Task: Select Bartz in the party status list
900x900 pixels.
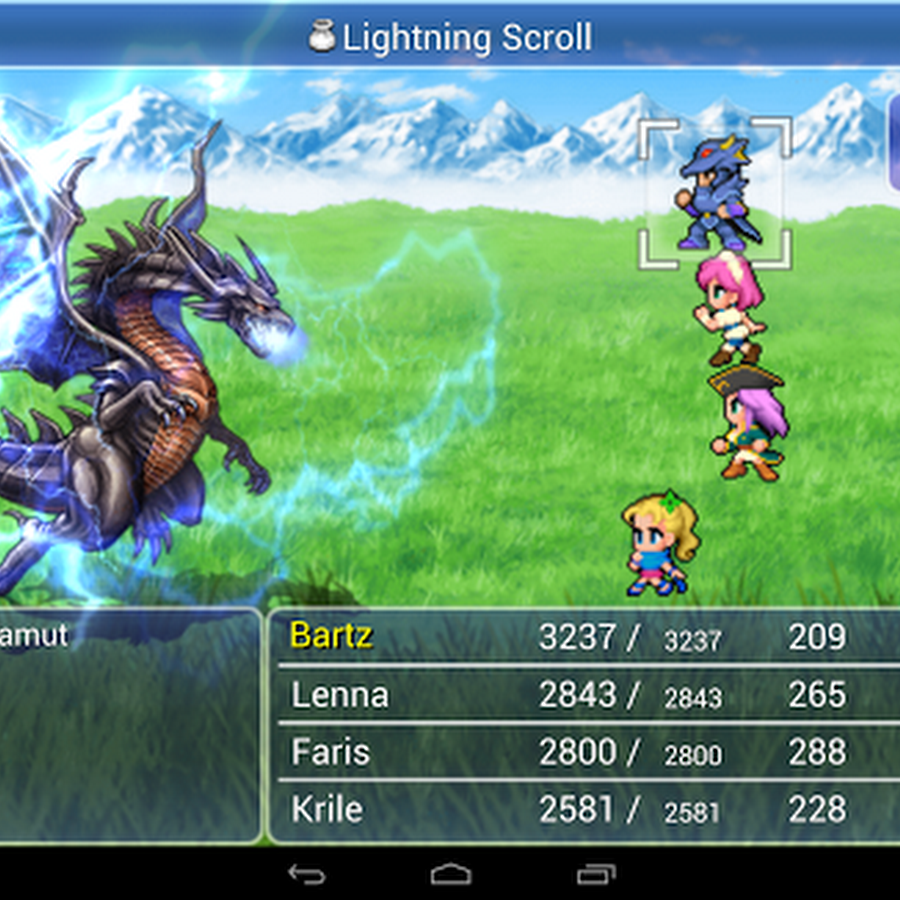Action: 332,636
